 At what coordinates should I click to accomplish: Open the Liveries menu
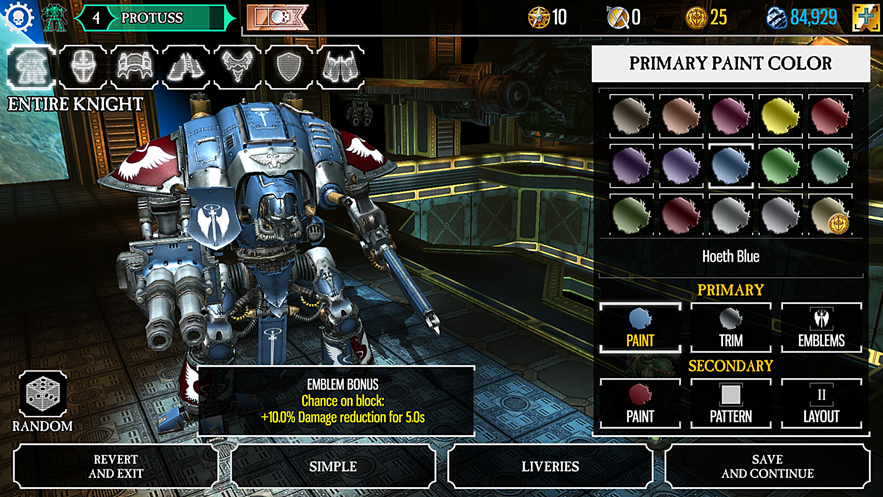550,466
